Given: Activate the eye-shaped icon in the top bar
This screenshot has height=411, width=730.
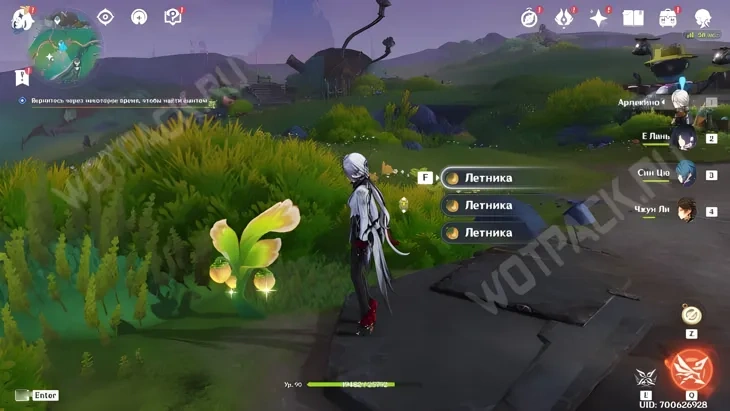Looking at the screenshot, I should 105,17.
